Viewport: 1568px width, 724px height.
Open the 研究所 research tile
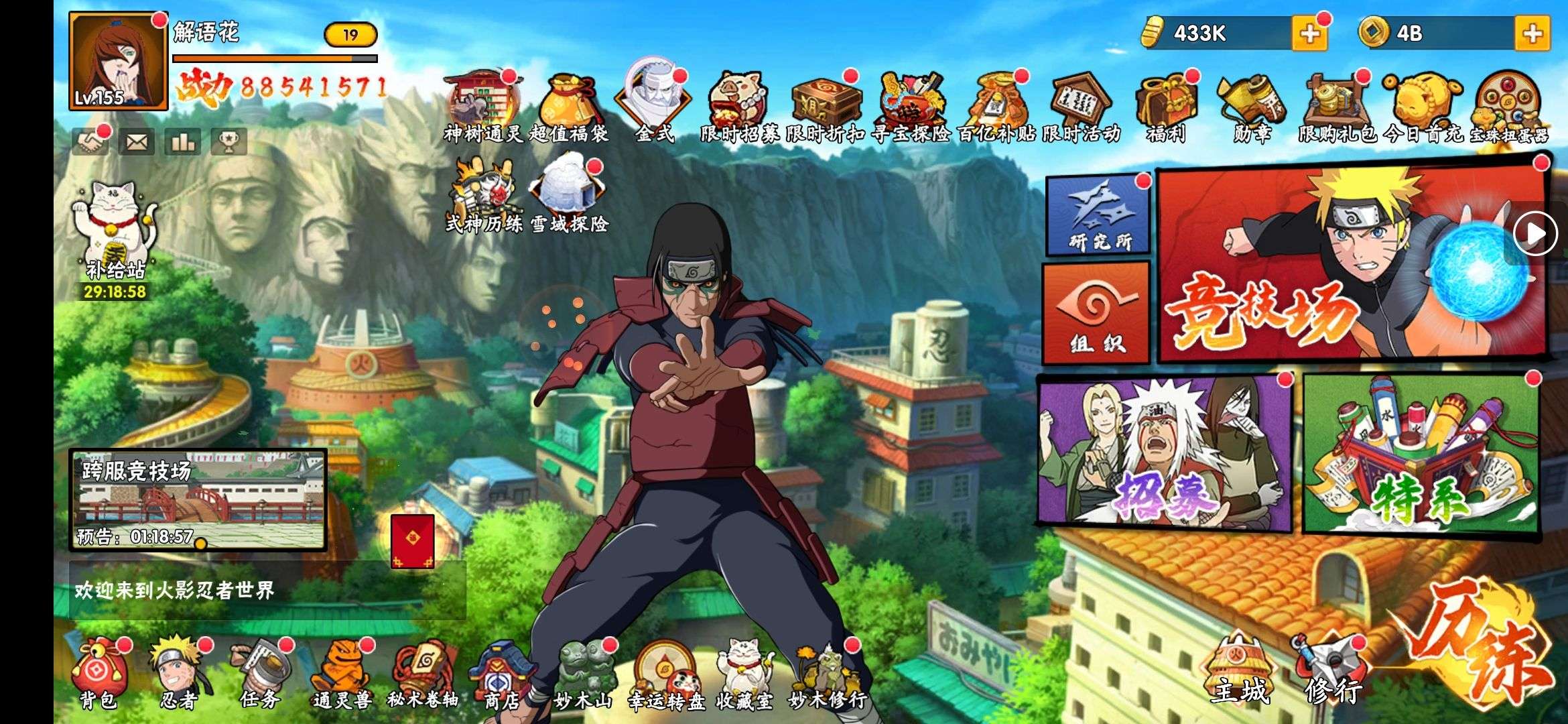[1098, 215]
